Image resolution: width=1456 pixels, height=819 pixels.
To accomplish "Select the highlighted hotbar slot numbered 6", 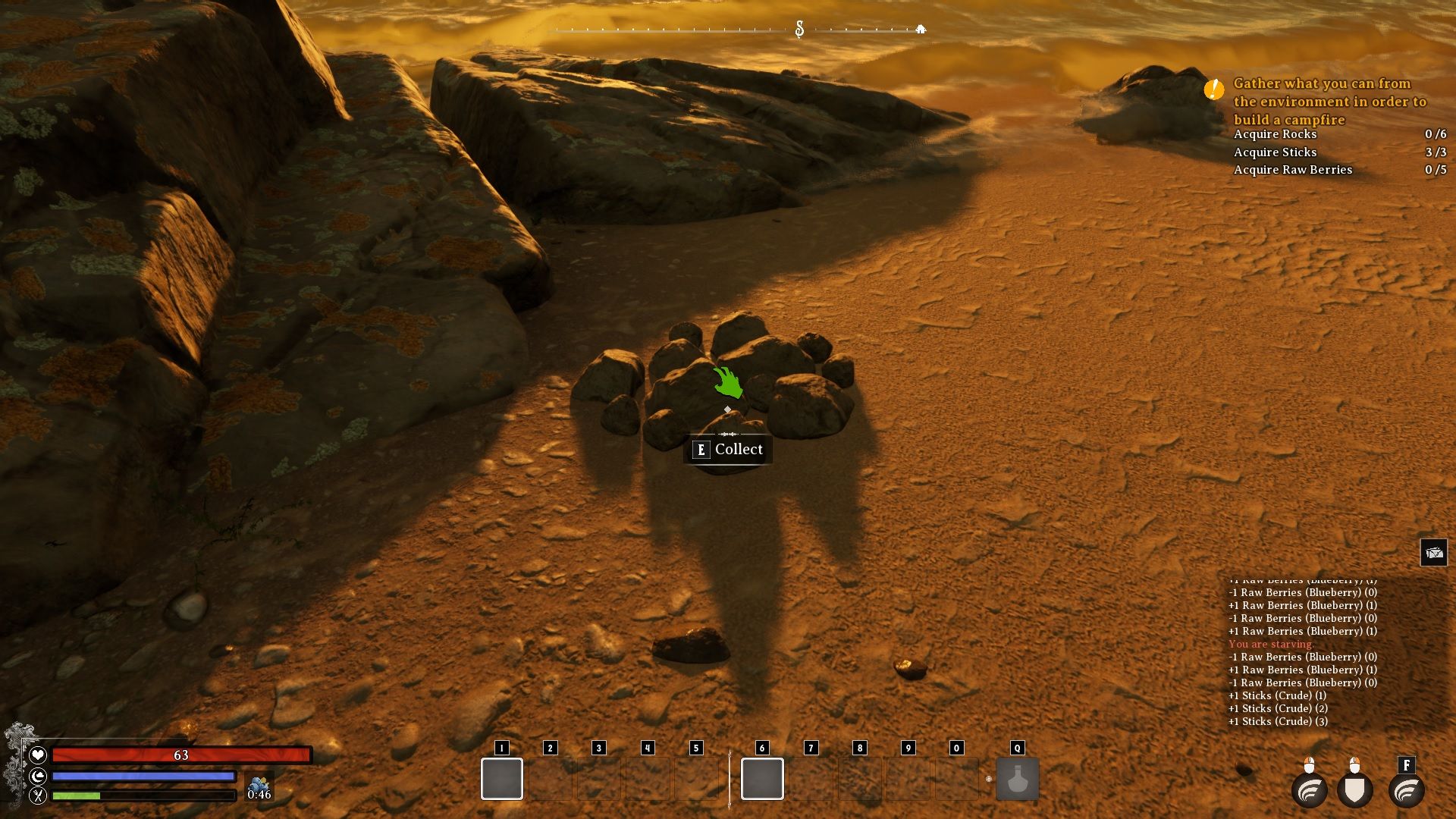I will [762, 779].
